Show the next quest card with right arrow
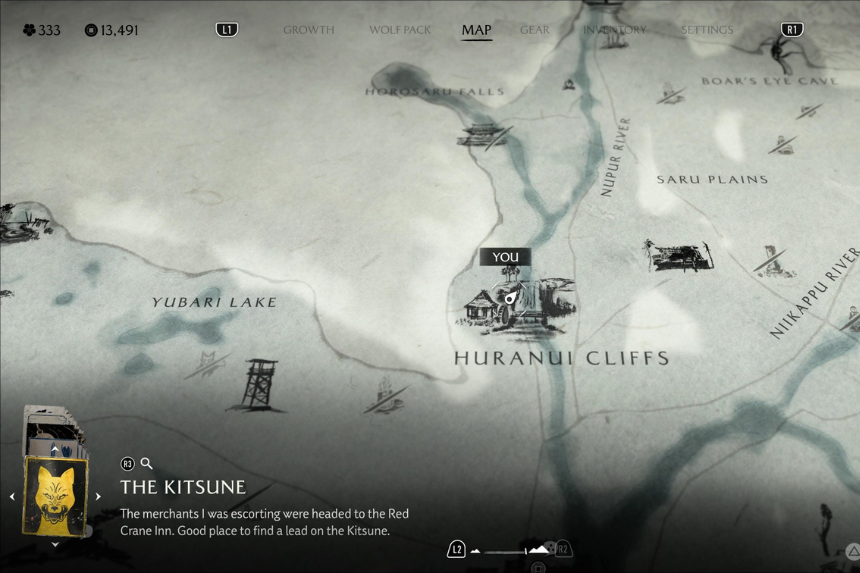The width and height of the screenshot is (860, 573). 98,496
